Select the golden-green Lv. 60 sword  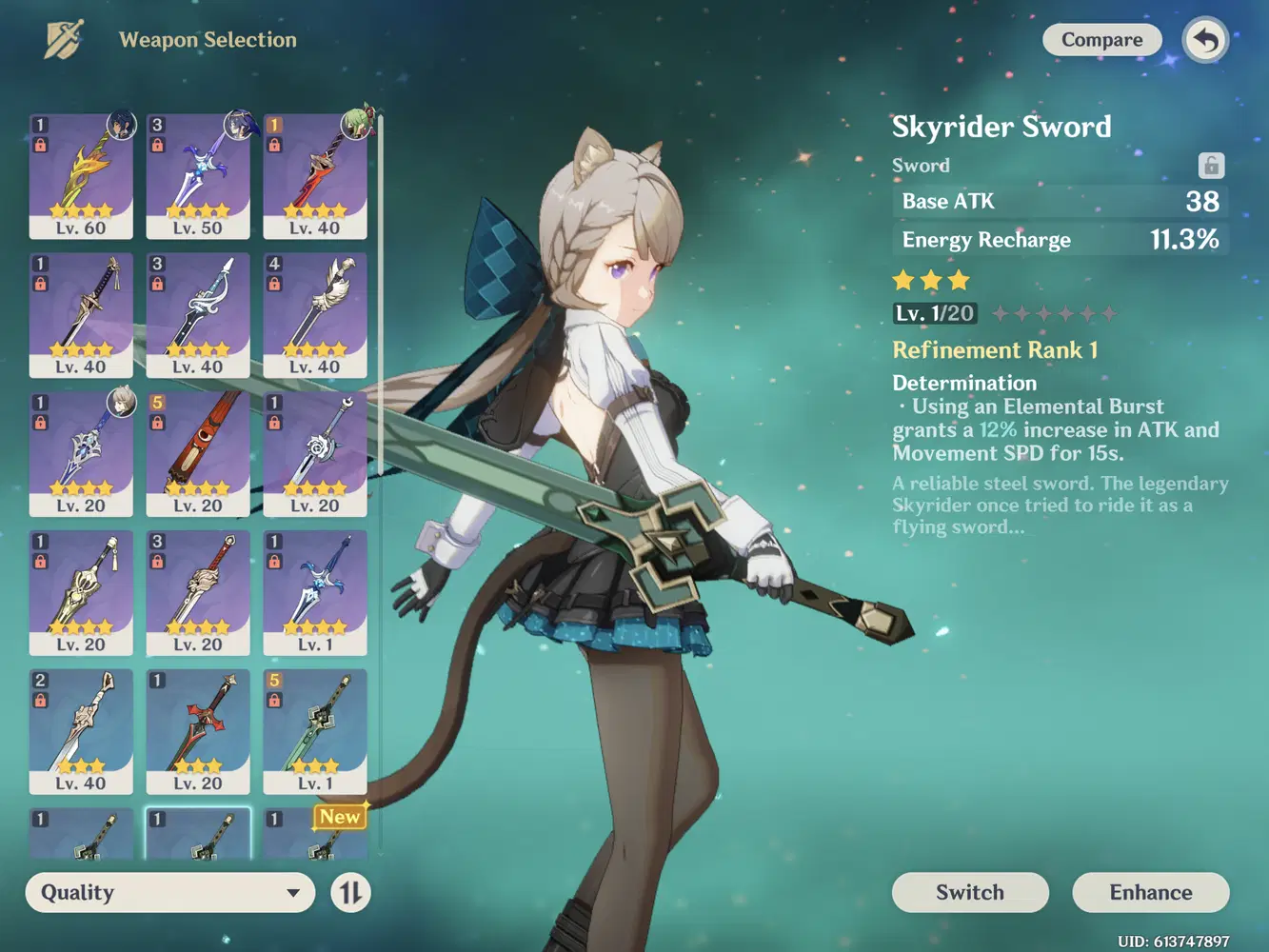coord(81,175)
